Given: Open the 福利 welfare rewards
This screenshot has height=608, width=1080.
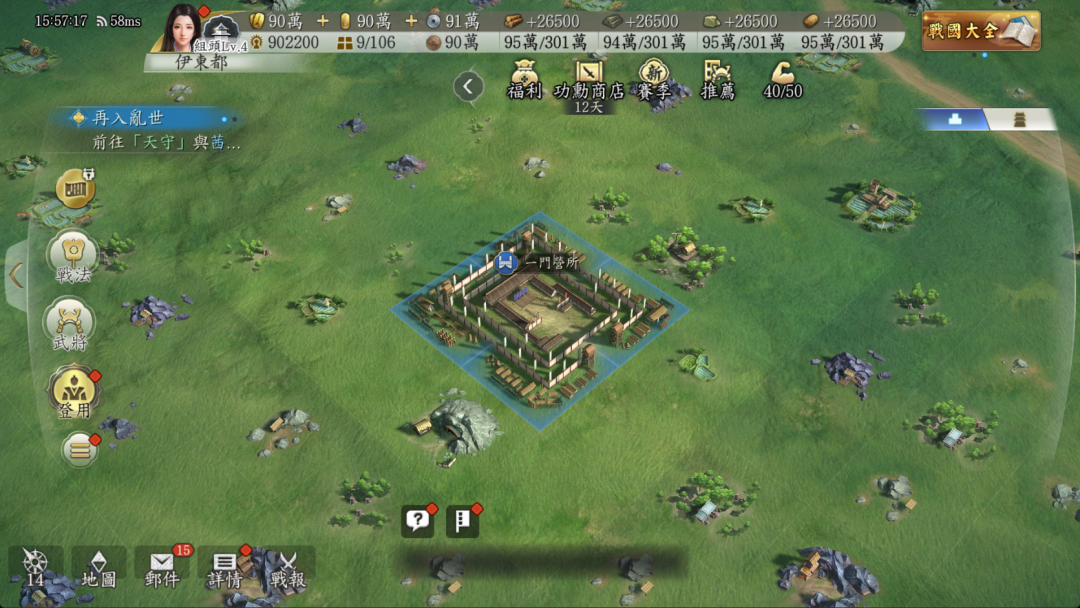Looking at the screenshot, I should [524, 80].
